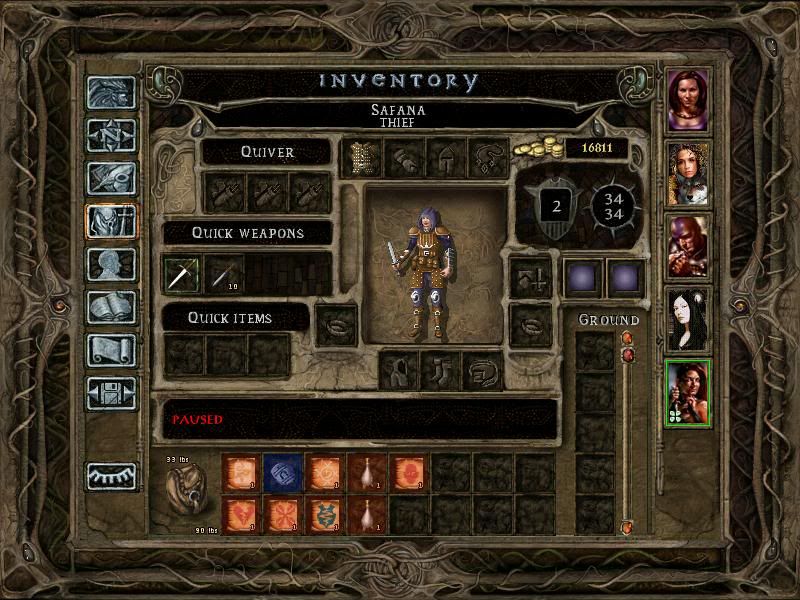Choose the scroll with teal shield symbol

pyautogui.click(x=325, y=514)
